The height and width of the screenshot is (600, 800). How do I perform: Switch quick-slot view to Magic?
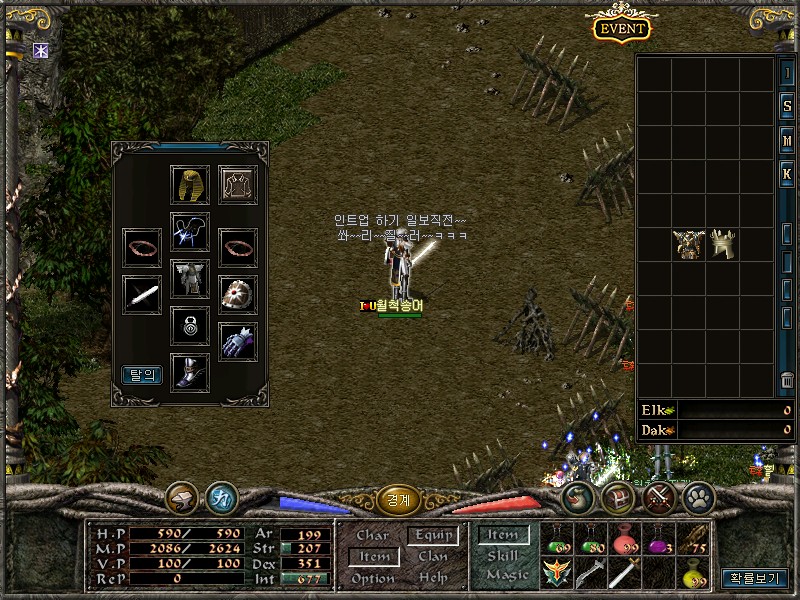[x=507, y=575]
